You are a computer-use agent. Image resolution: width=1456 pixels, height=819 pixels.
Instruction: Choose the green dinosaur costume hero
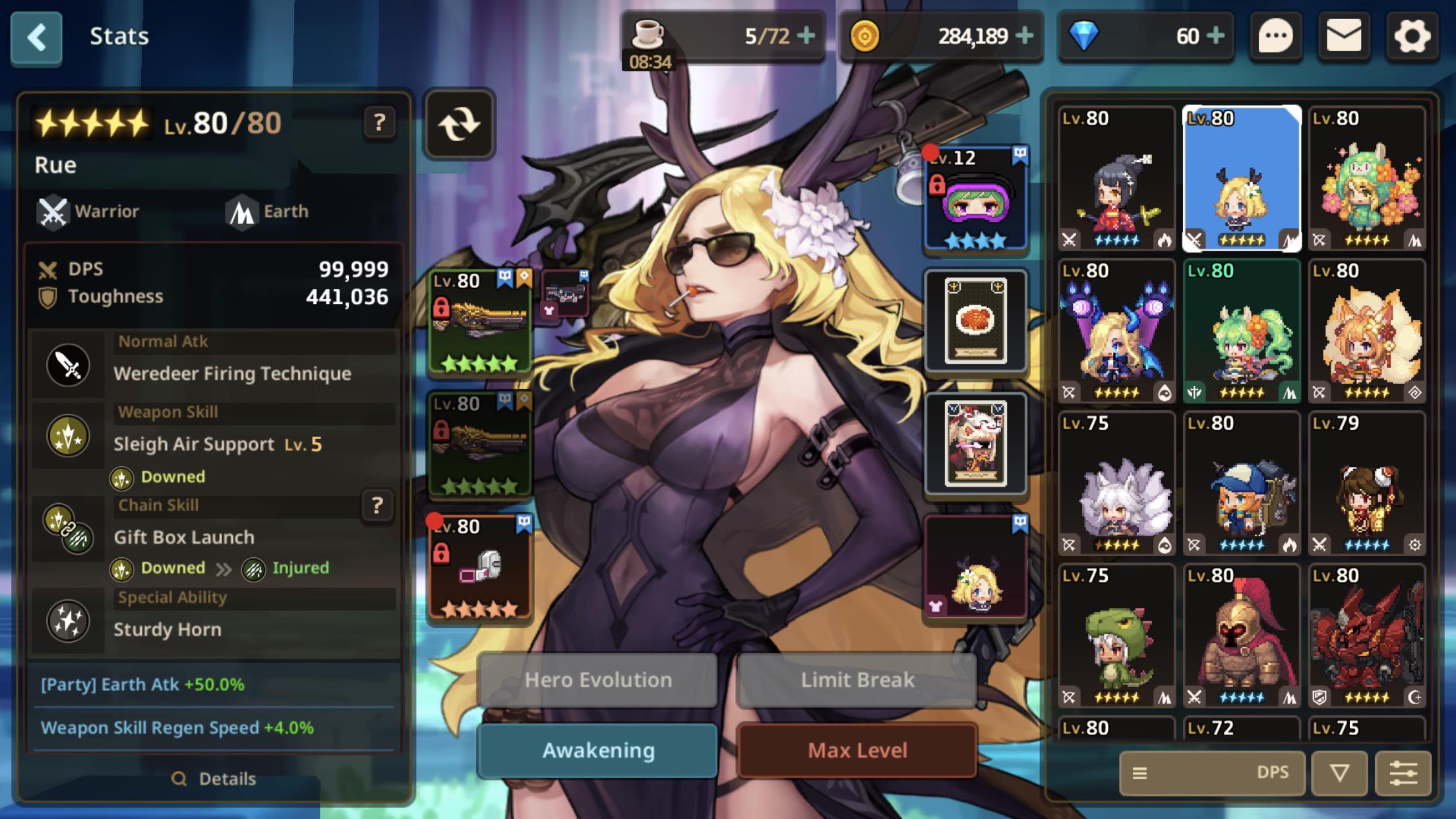click(x=1116, y=636)
